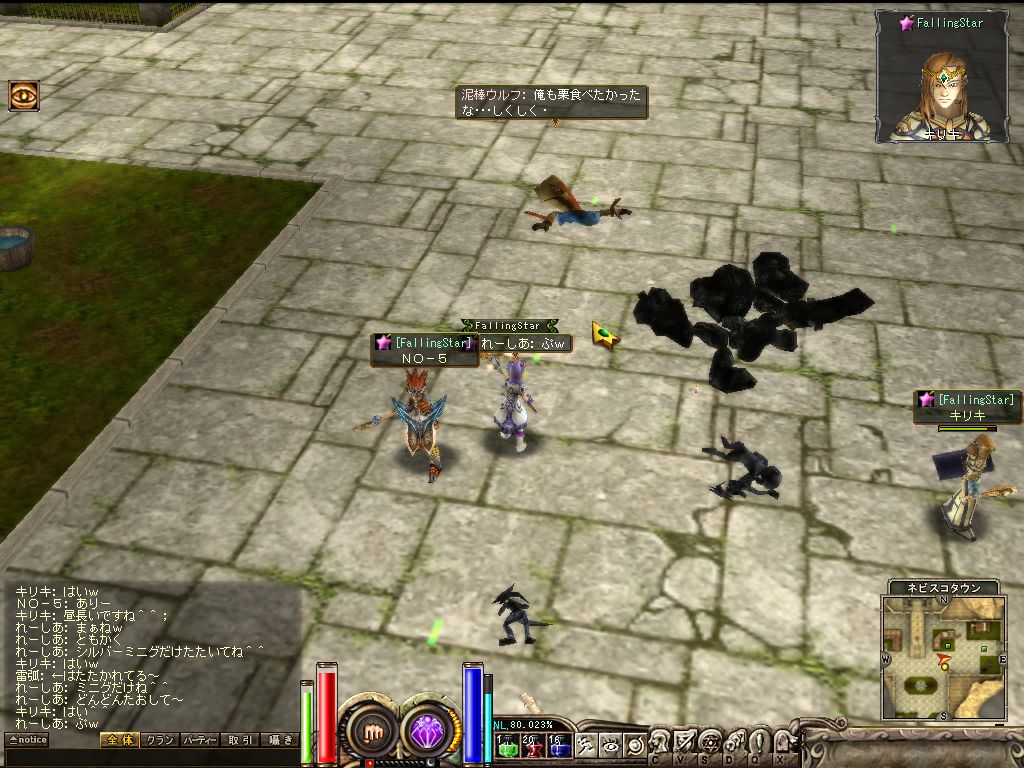Screen dimensions: 1024x768
Task: Switch to the 囁き whisper tab
Action: tap(279, 740)
